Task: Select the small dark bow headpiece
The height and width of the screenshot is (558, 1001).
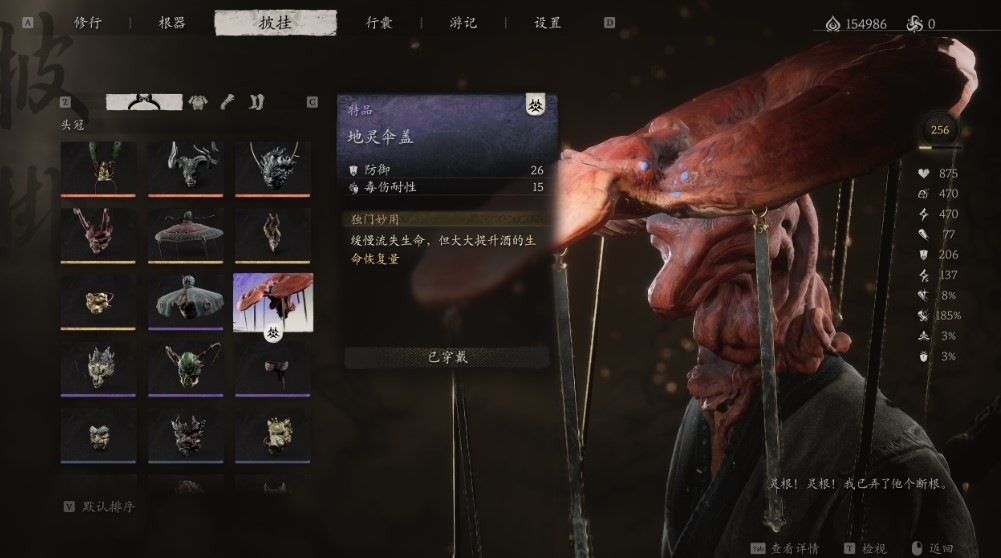Action: (273, 366)
